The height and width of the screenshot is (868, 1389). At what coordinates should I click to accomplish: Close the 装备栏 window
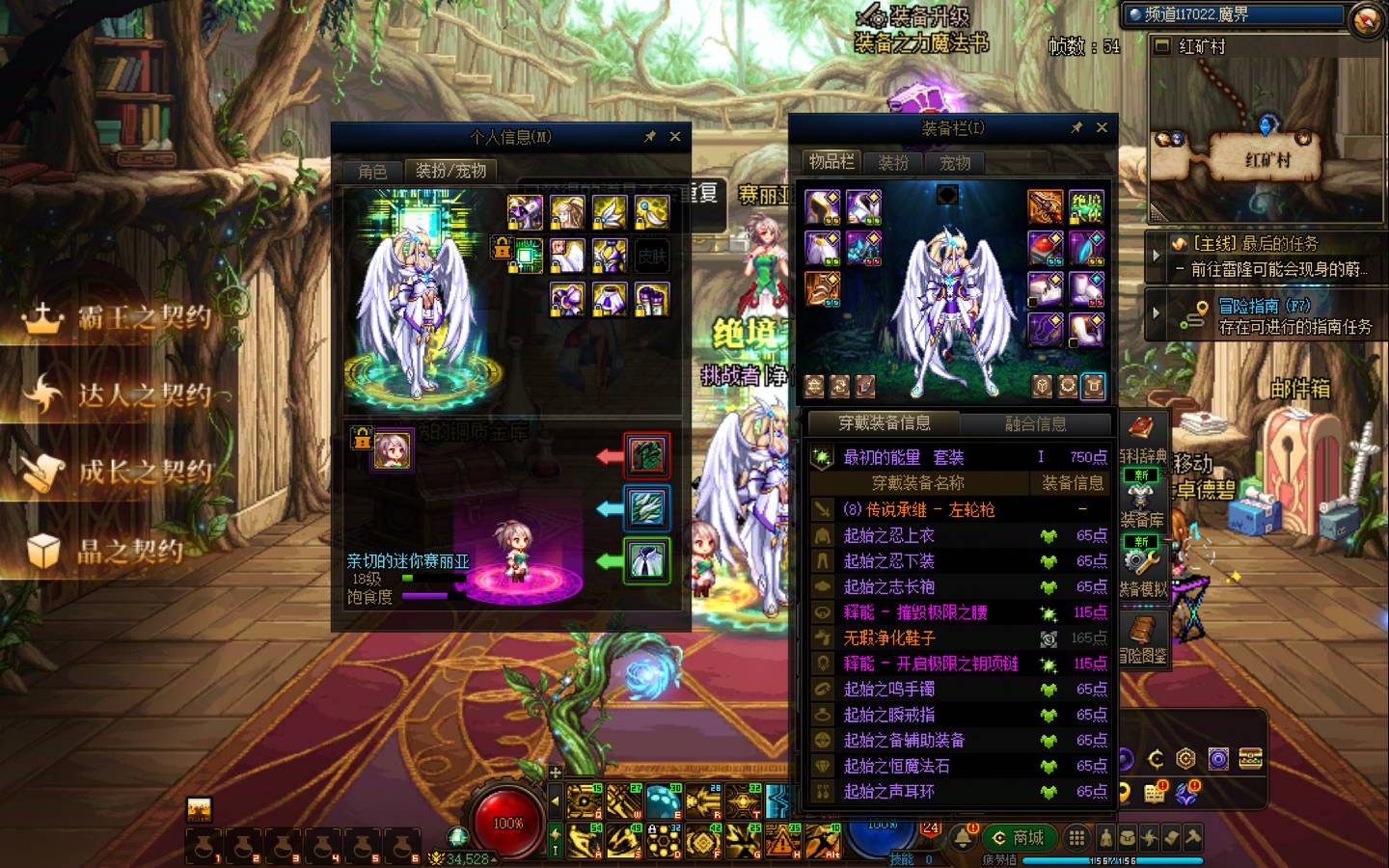(x=1102, y=127)
